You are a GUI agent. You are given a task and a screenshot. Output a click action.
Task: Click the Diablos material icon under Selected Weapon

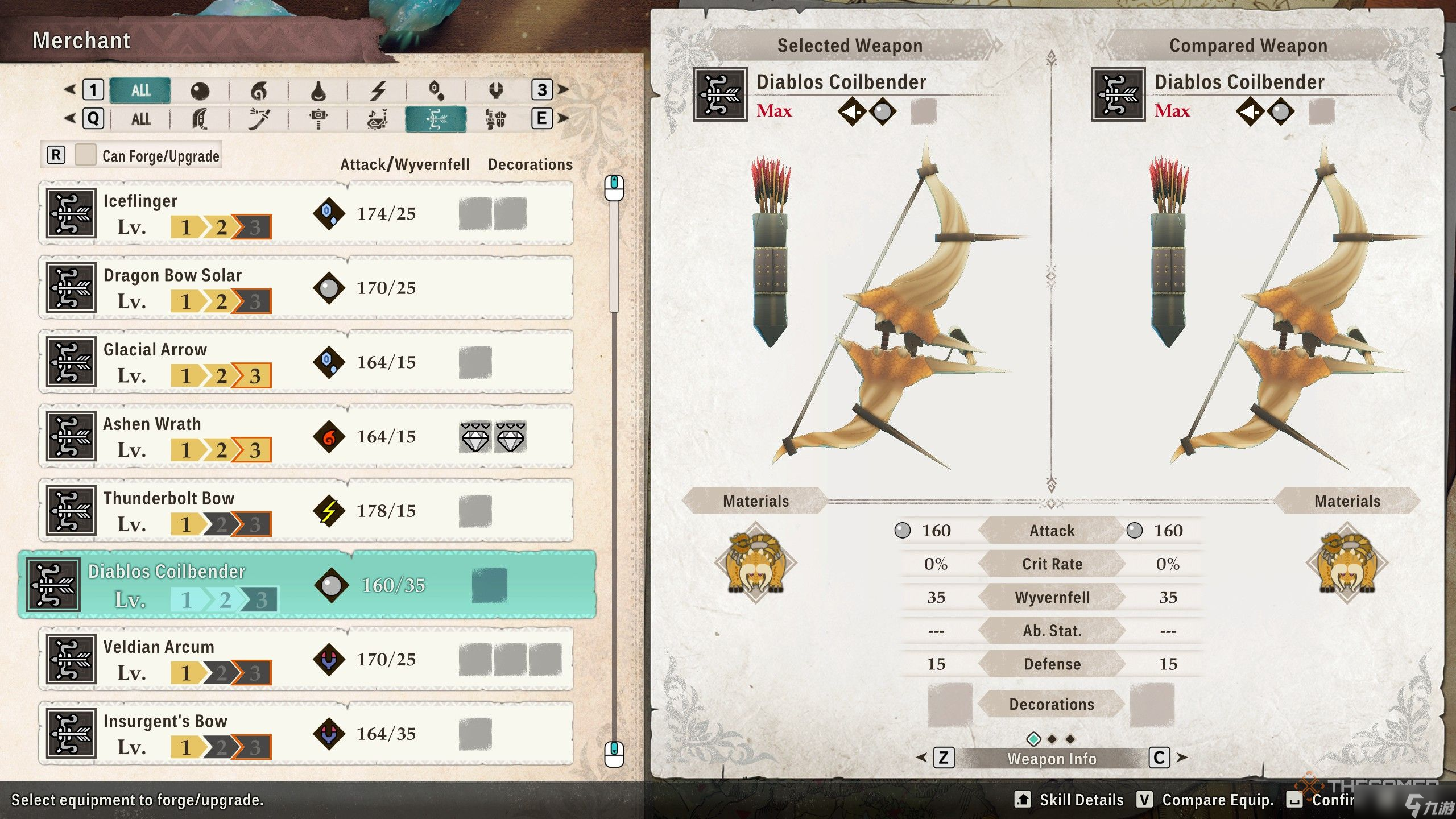click(x=756, y=563)
